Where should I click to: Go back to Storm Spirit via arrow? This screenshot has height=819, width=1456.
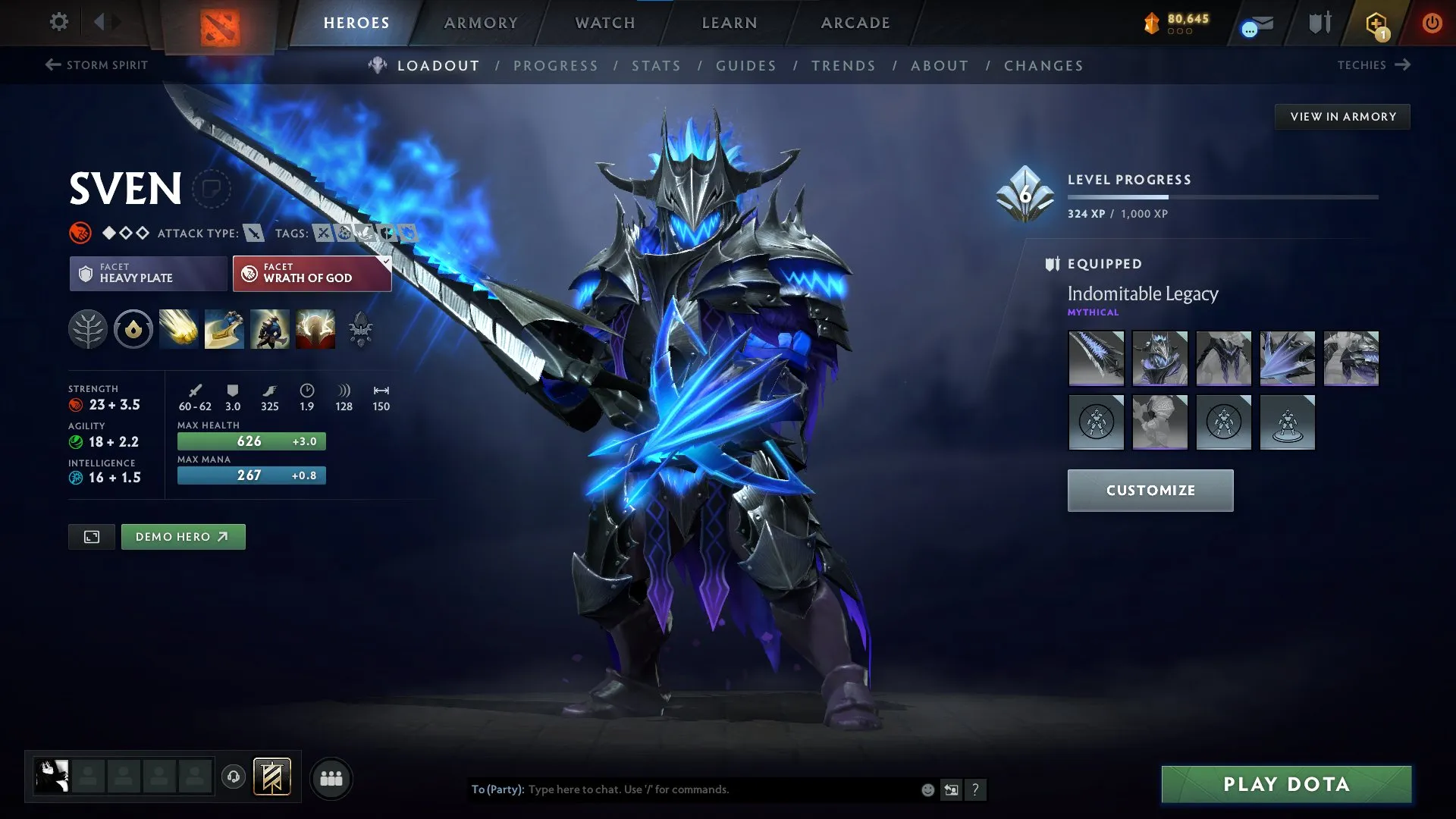coord(52,64)
